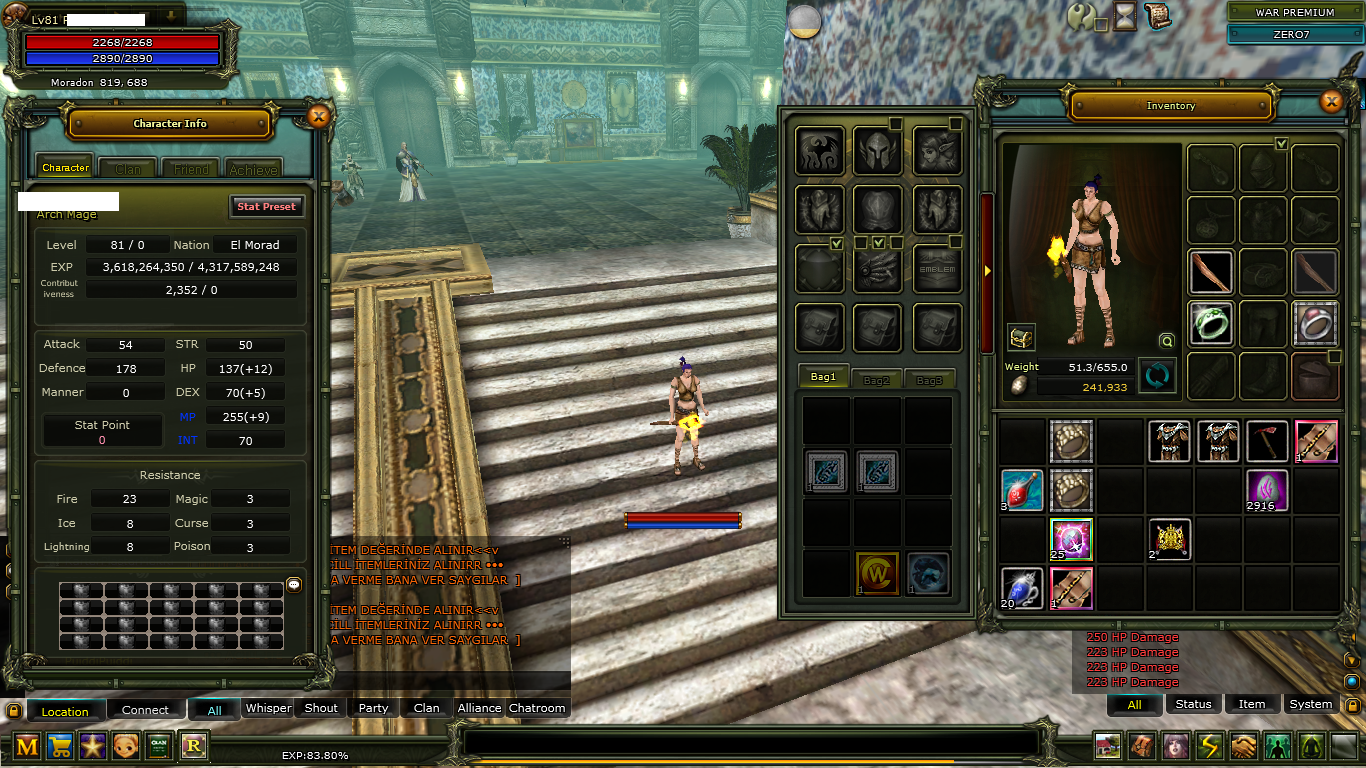Choose the blue potion stack of 20
The width and height of the screenshot is (1366, 768).
point(1022,588)
